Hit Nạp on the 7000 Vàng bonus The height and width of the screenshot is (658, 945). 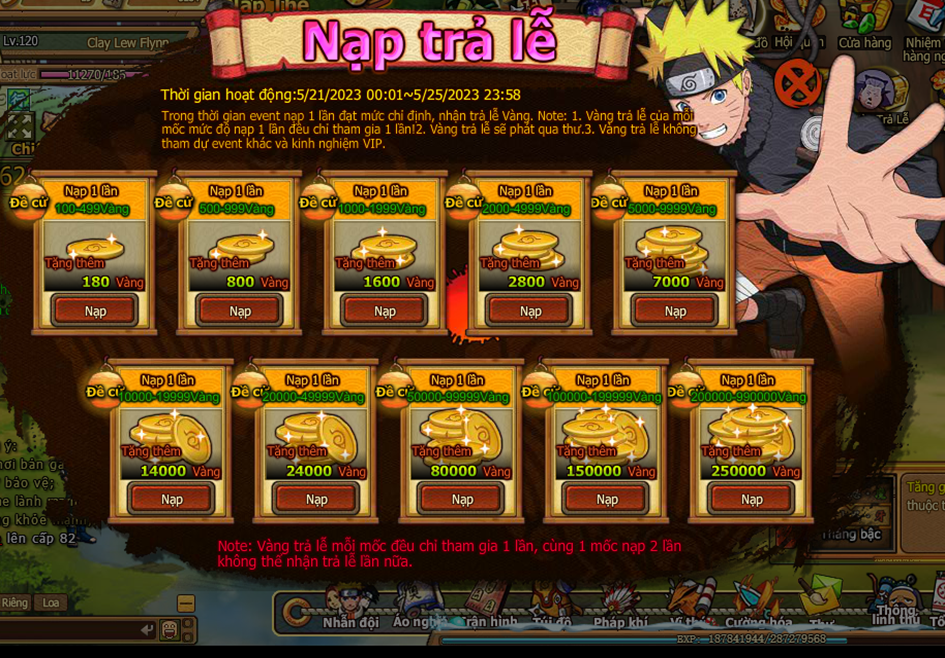pos(675,311)
